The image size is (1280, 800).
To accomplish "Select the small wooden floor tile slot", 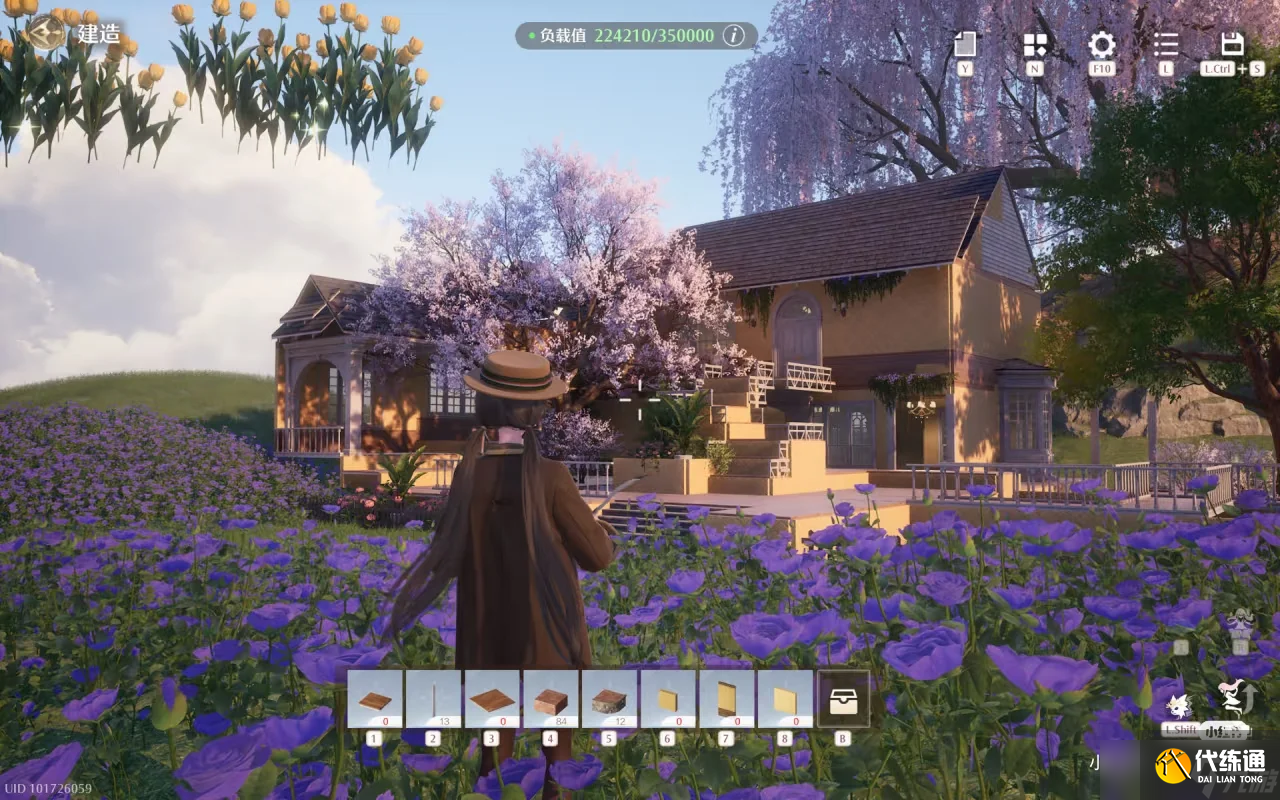I will pos(375,699).
